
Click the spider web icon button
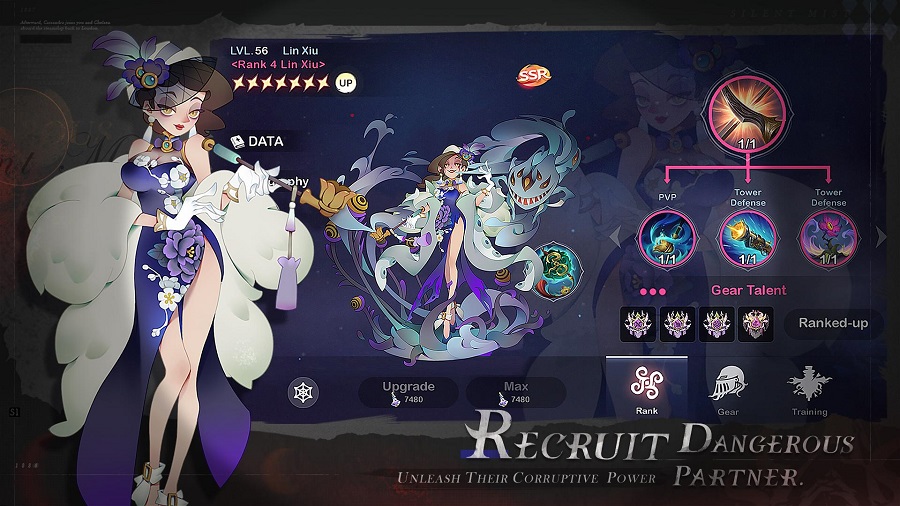(x=304, y=392)
